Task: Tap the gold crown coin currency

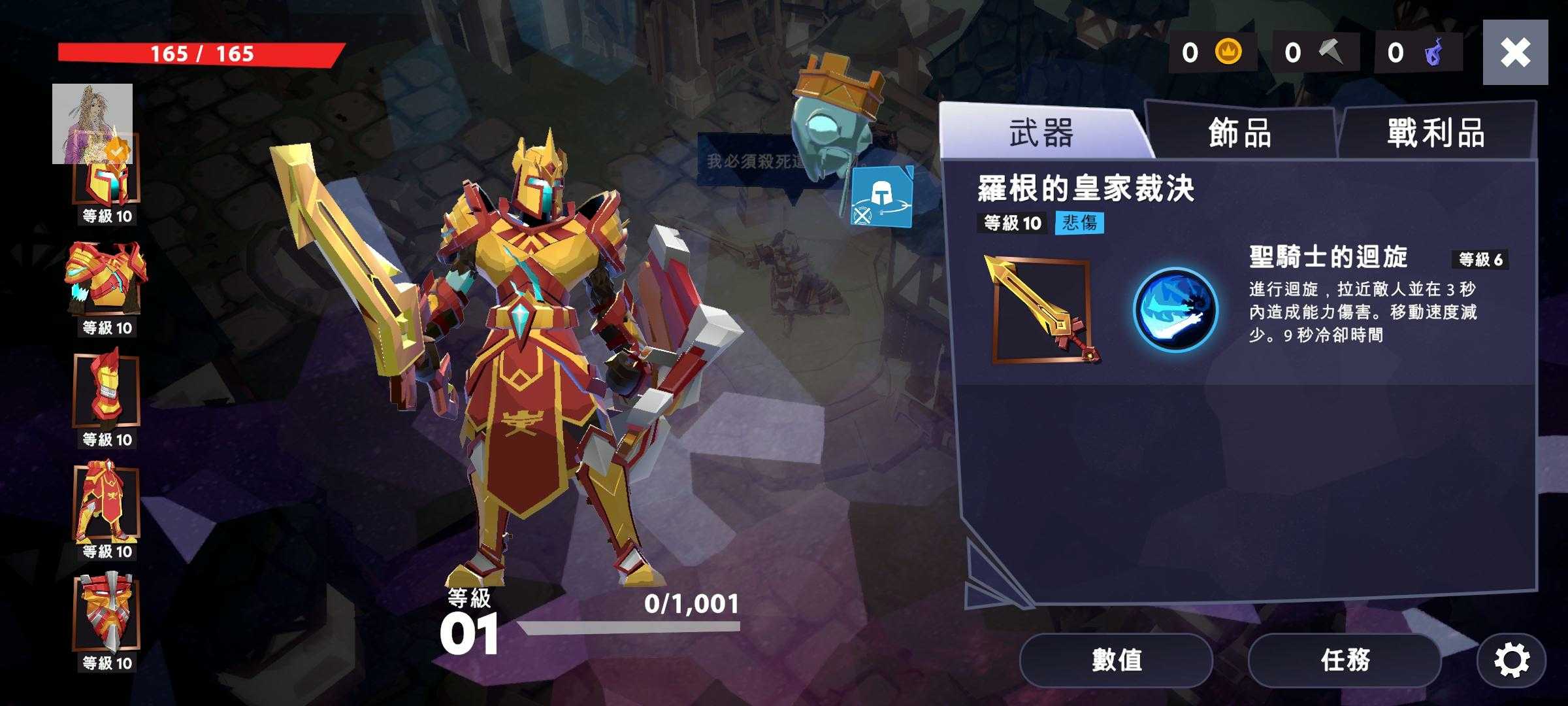Action: (1213, 52)
